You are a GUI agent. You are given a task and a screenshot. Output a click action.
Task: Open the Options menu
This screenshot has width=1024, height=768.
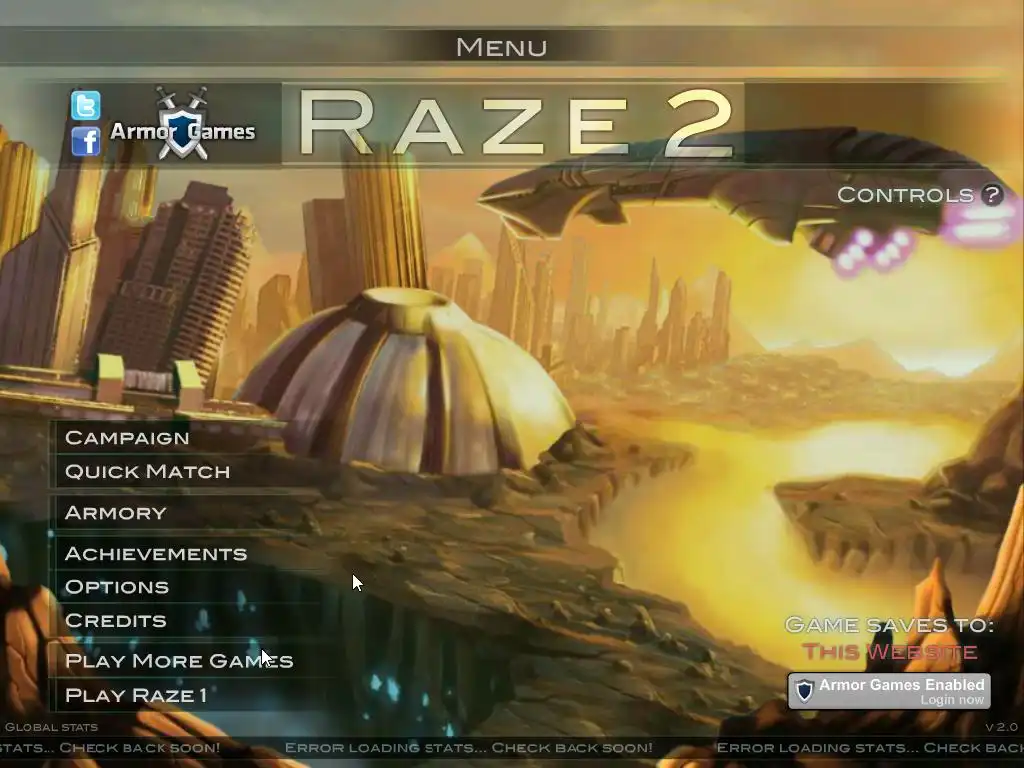click(116, 587)
